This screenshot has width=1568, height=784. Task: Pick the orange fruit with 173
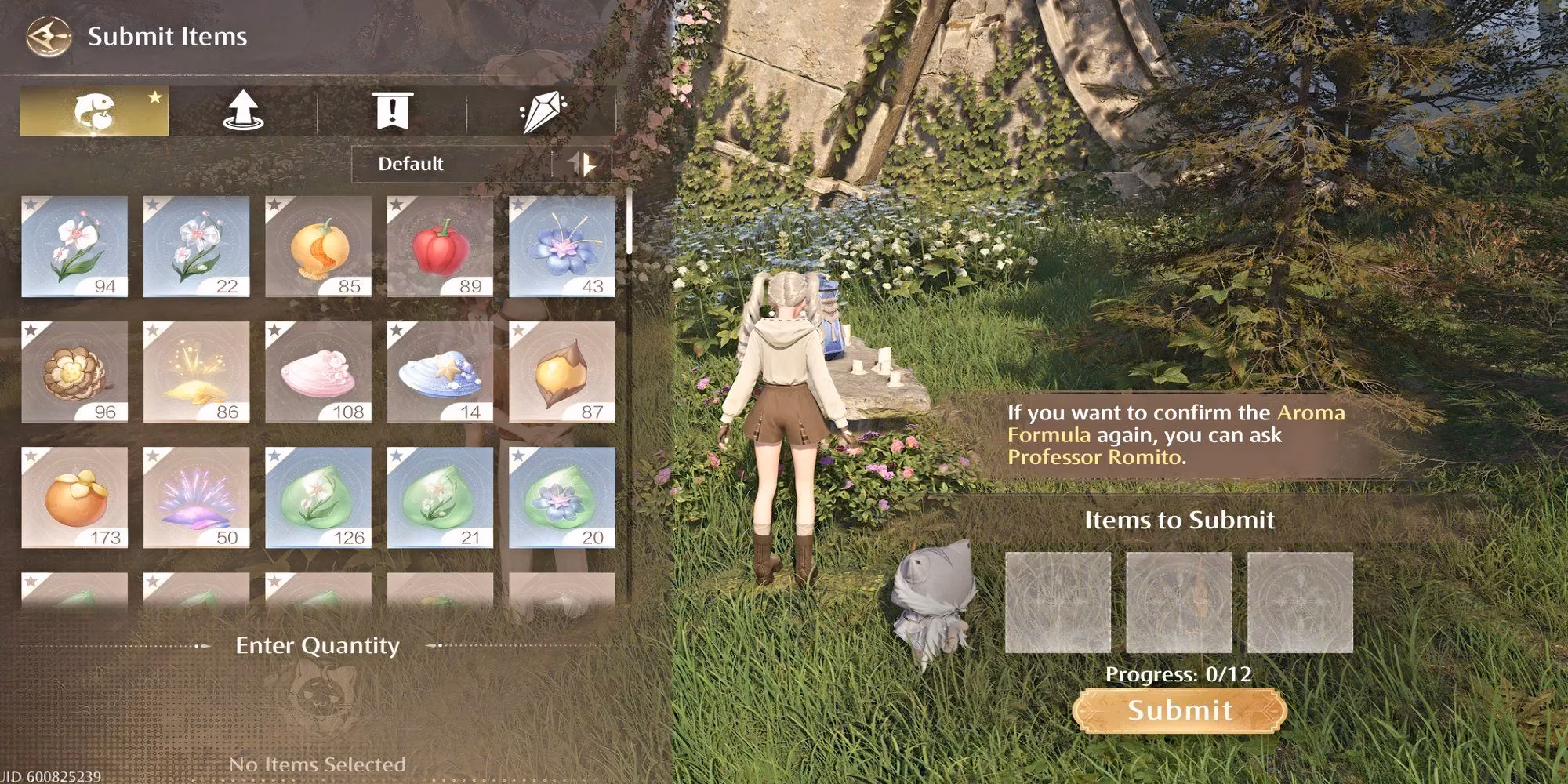point(74,497)
